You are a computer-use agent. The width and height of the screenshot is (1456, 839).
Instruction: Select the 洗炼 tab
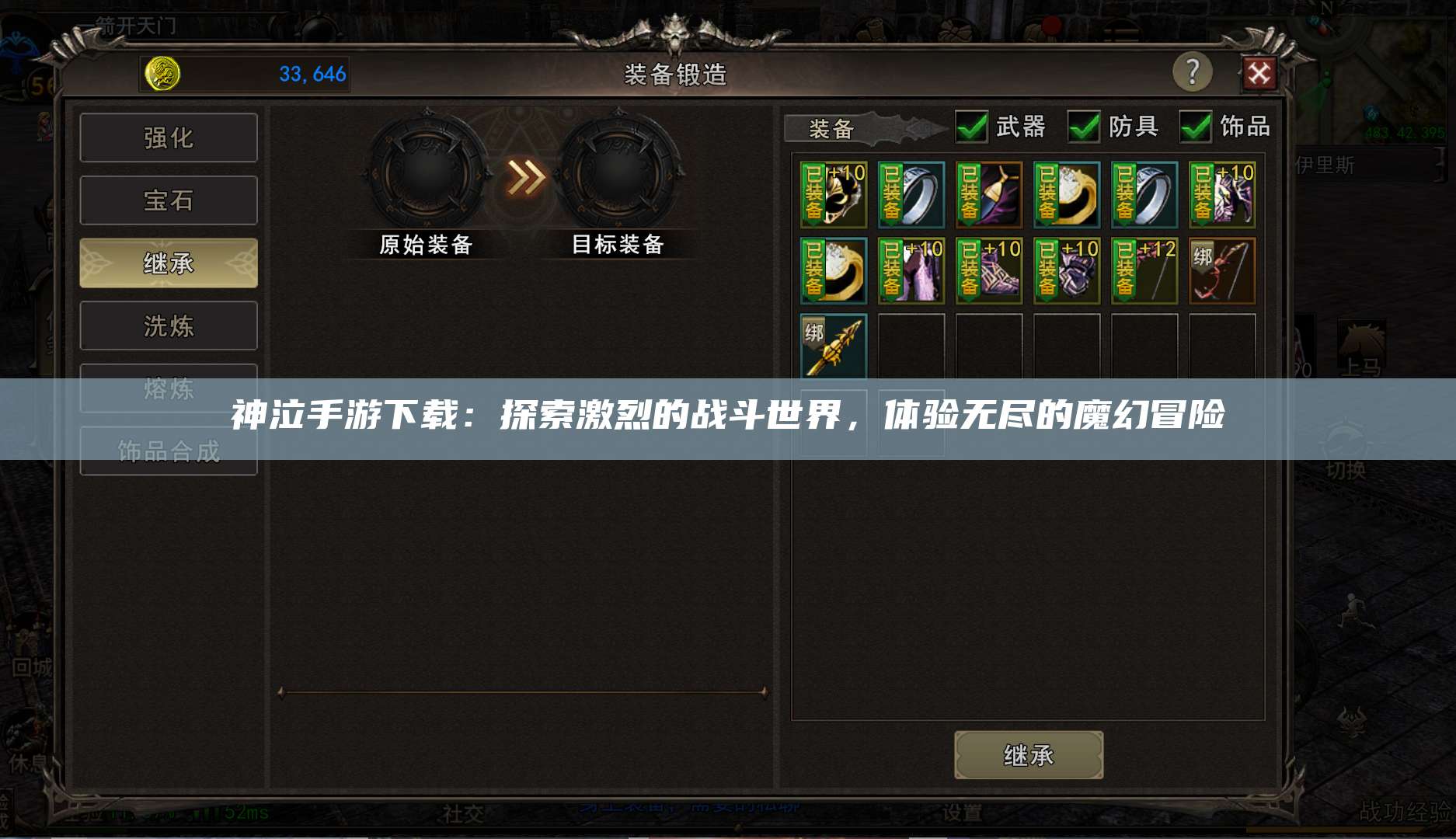pyautogui.click(x=168, y=326)
